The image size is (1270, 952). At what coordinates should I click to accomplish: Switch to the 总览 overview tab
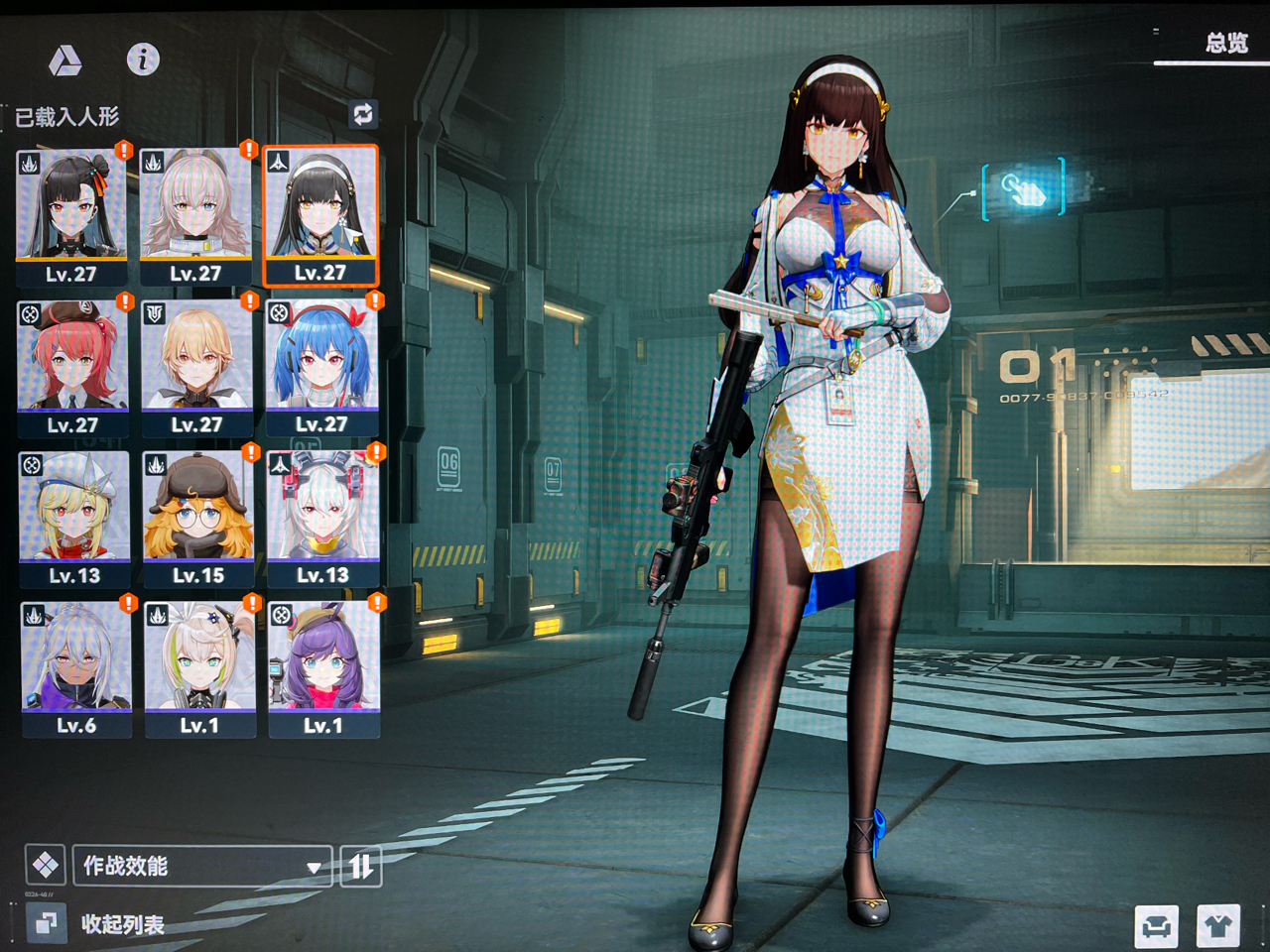point(1225,43)
